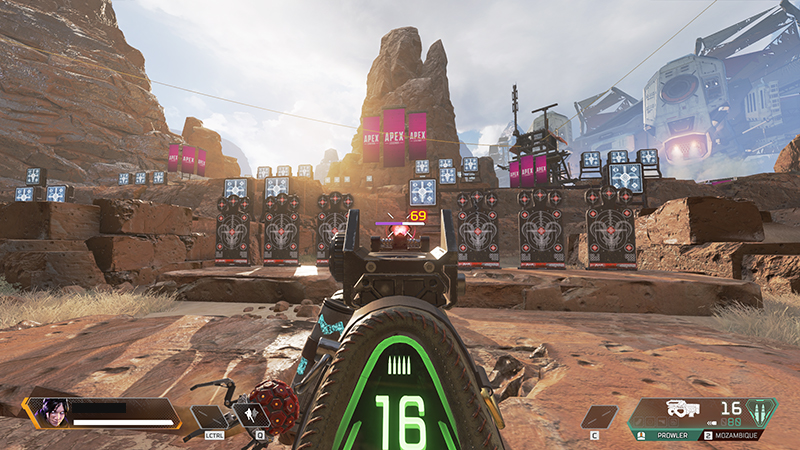
Task: Click the green heavy ammo type icon
Action: 761,411
